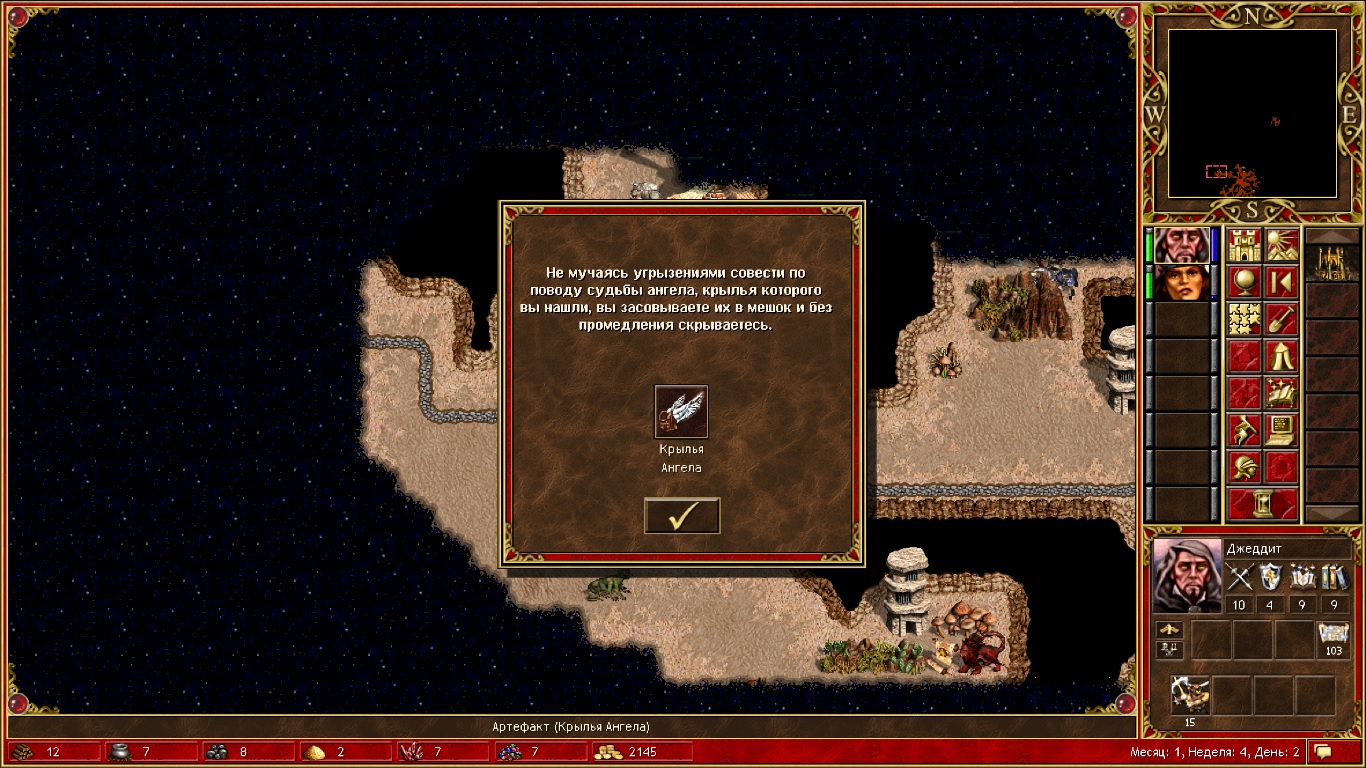Open adventure options with tent icon
Viewport: 1366px width, 768px height.
click(x=1282, y=356)
